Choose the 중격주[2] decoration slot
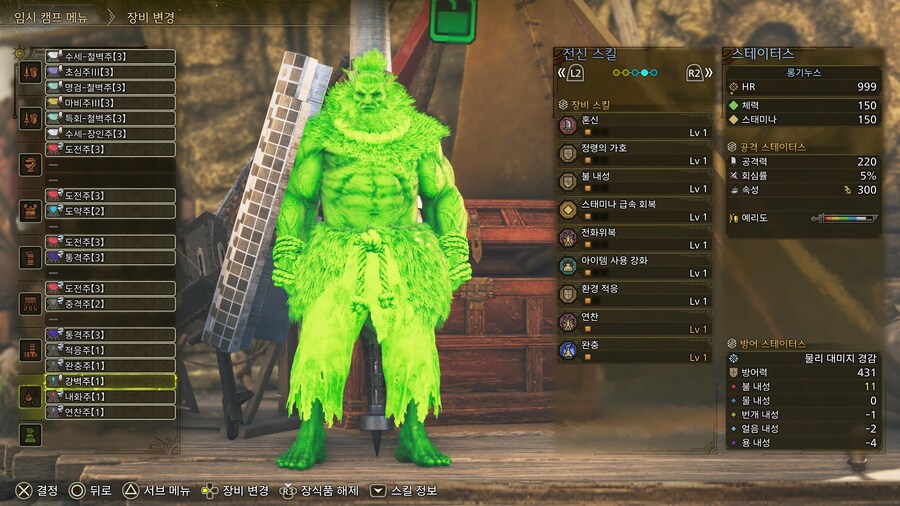900x506 pixels. tap(110, 304)
